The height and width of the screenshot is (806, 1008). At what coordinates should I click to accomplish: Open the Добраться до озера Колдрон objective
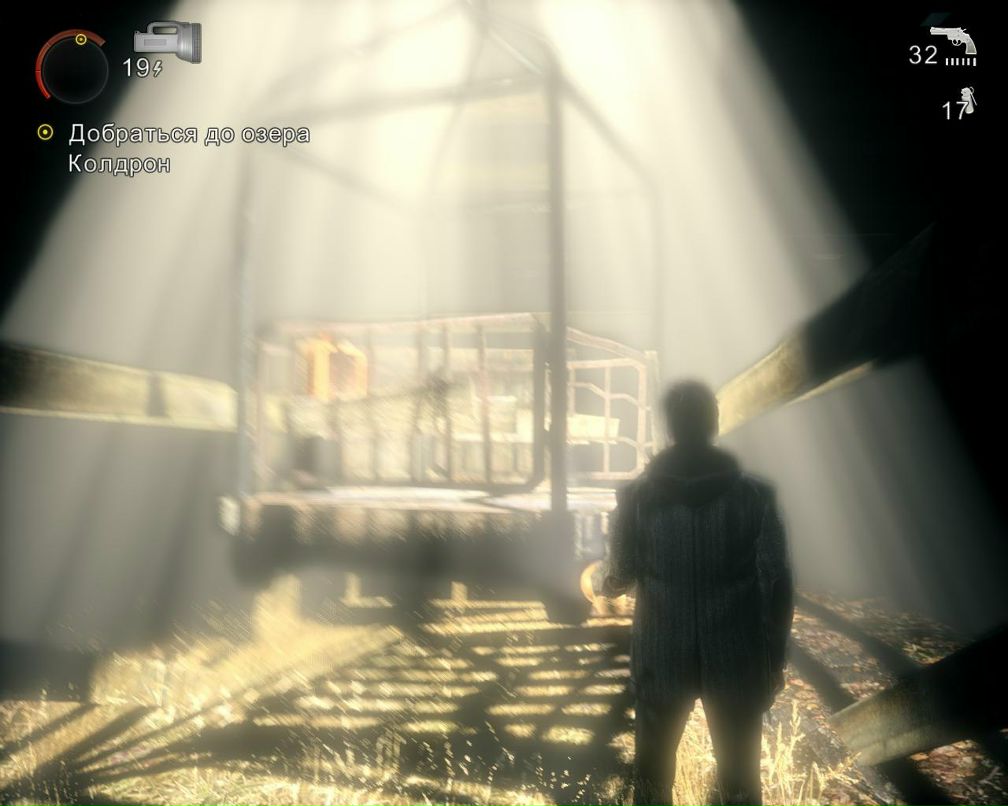(x=188, y=148)
